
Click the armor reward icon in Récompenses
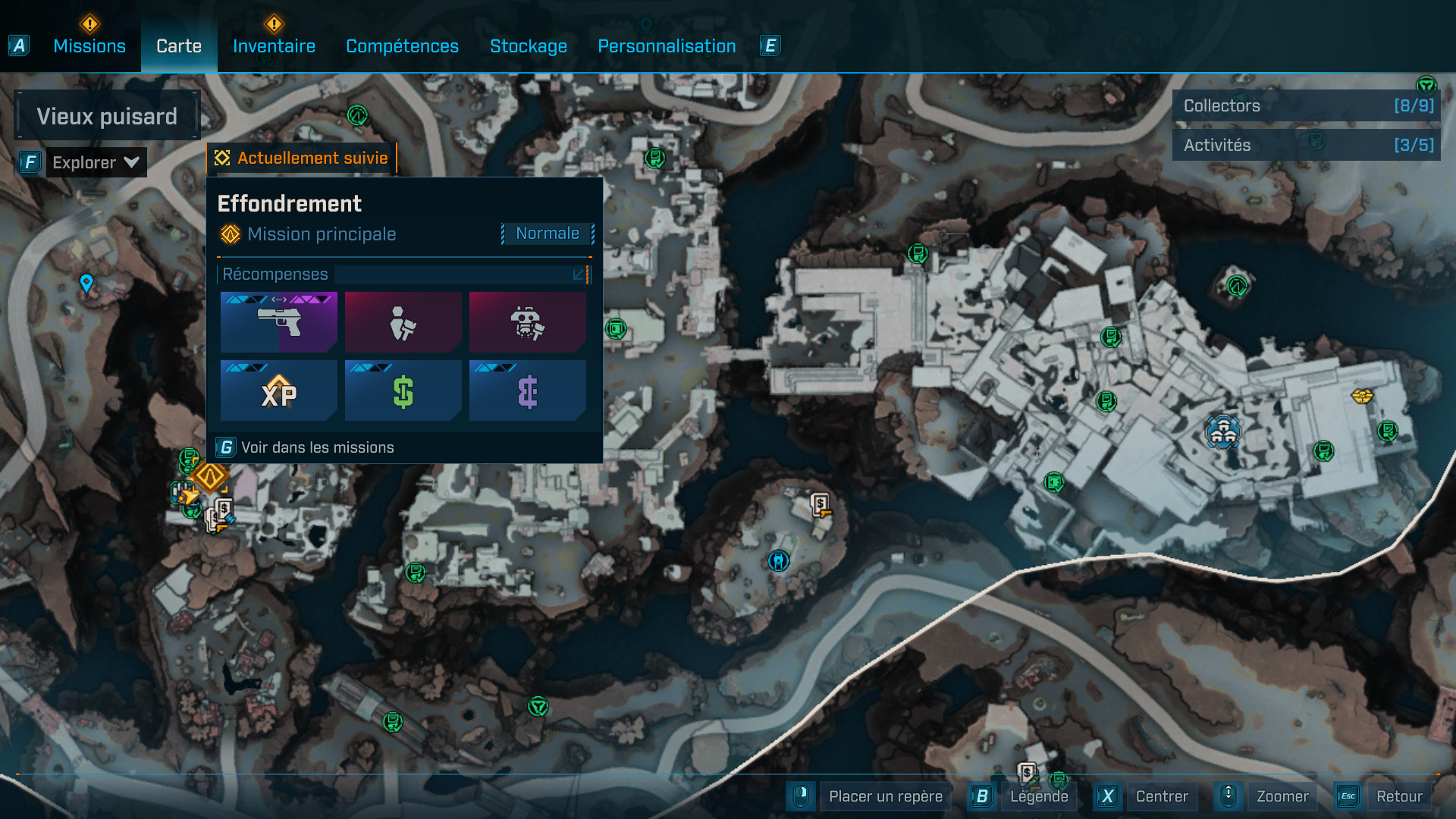[403, 322]
